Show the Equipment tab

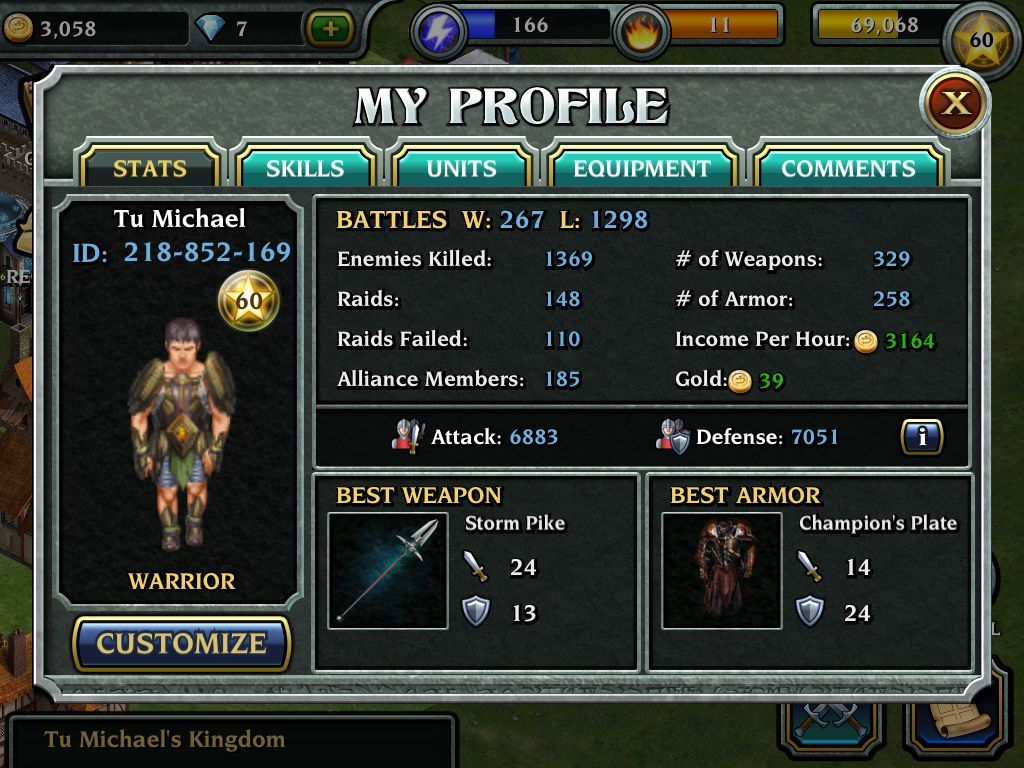pos(641,168)
